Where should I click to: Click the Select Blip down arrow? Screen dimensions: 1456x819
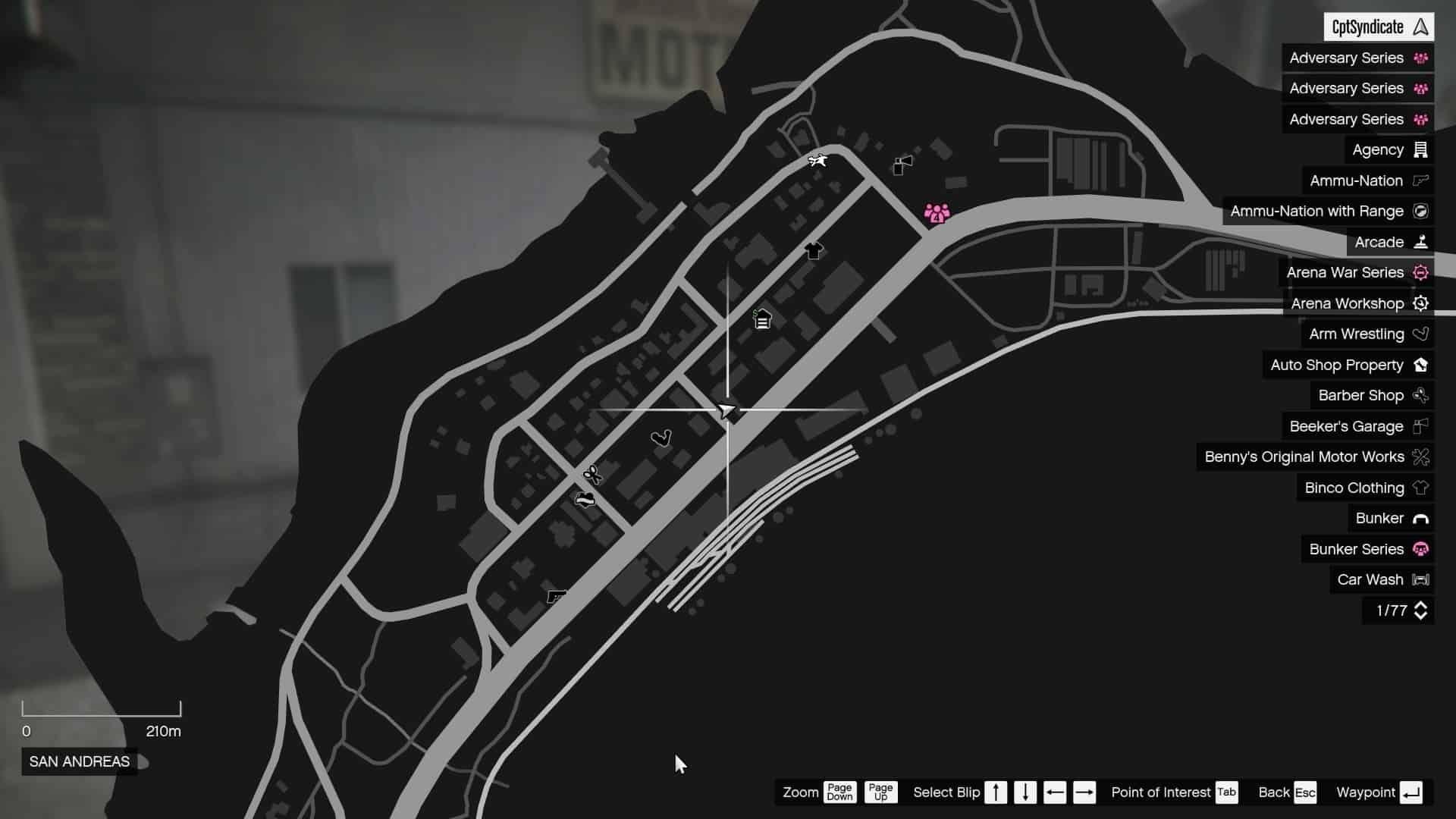pos(1025,792)
